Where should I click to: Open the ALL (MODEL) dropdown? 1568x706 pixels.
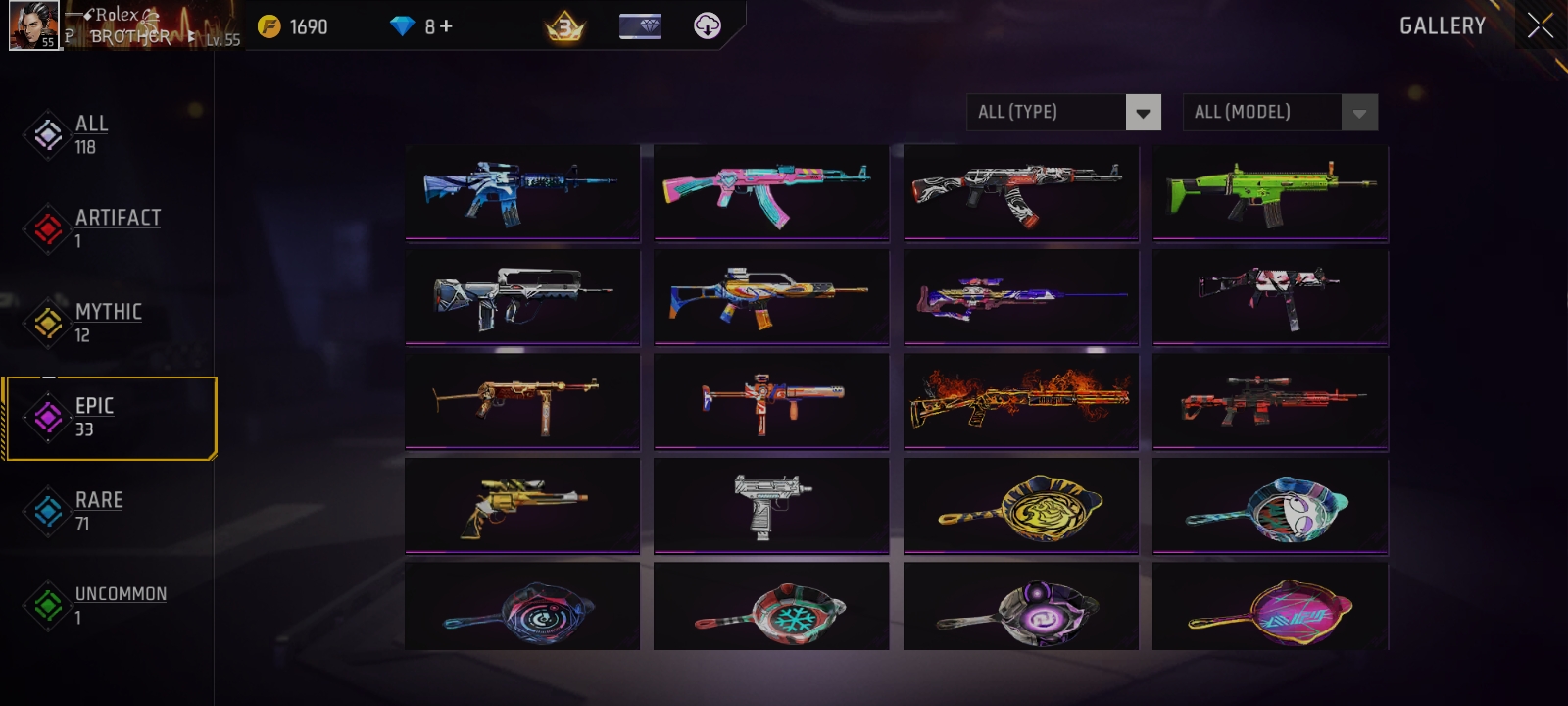pos(1264,112)
